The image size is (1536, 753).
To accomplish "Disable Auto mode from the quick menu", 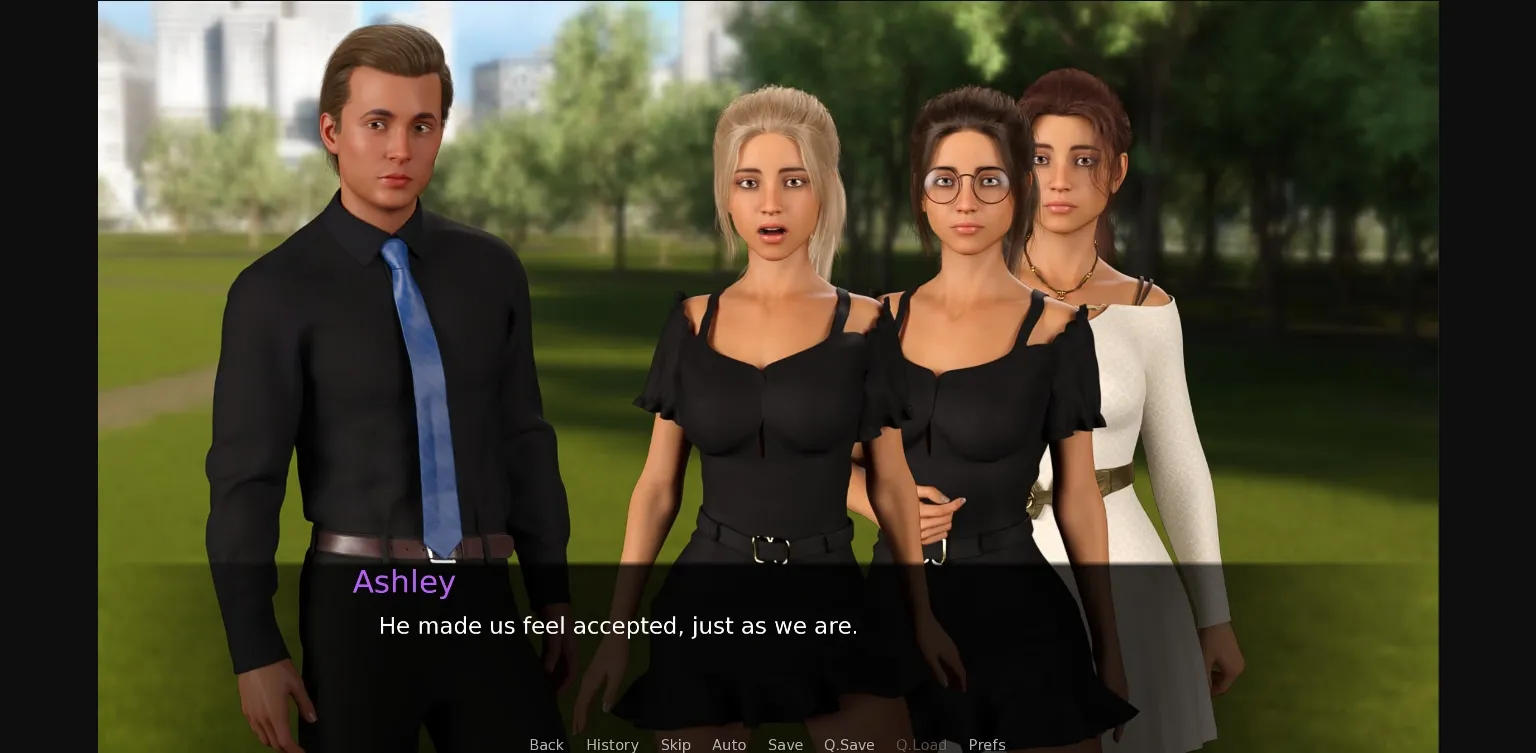I will point(729,745).
